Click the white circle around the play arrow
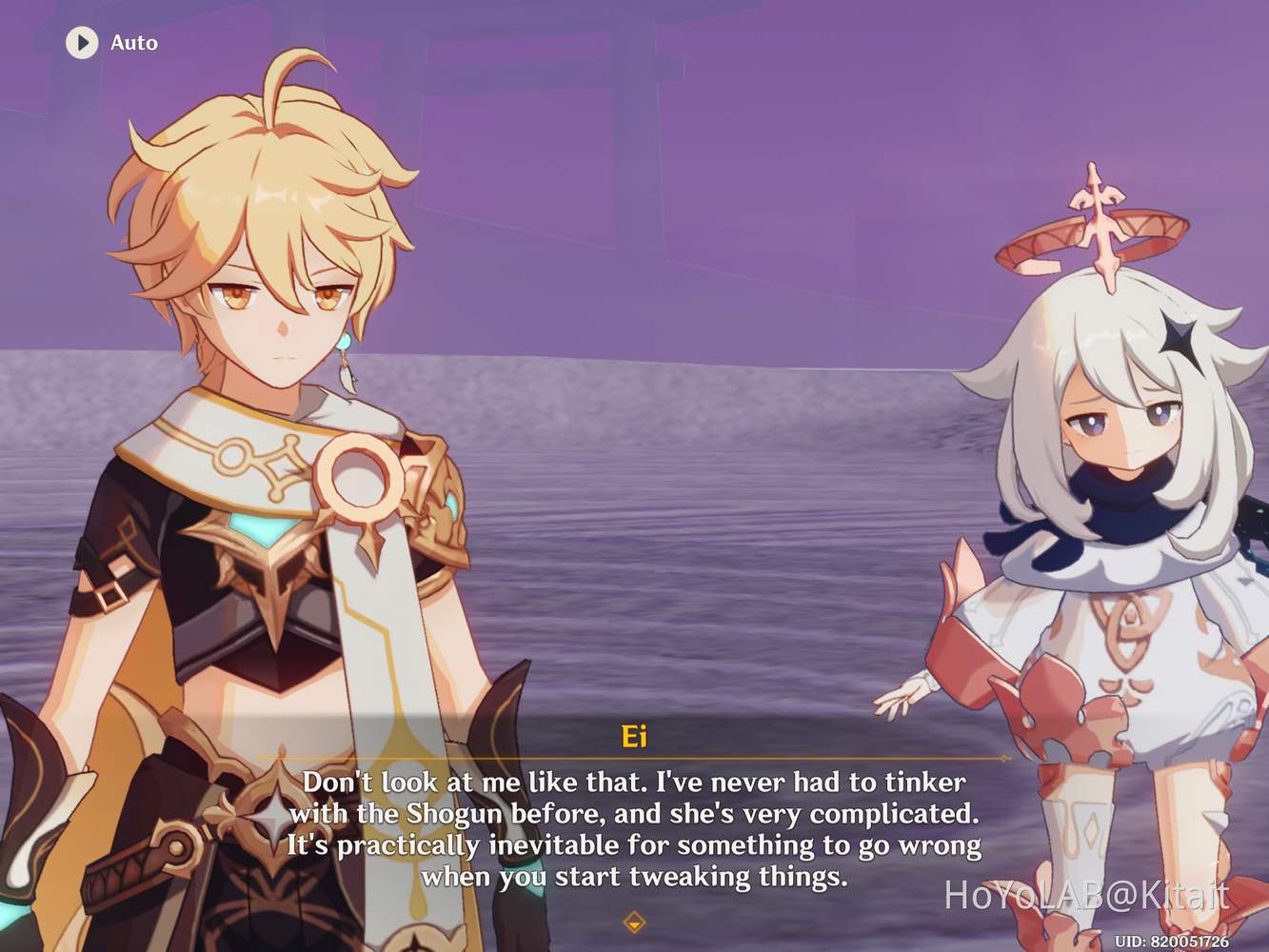The image size is (1269, 952). [82, 43]
